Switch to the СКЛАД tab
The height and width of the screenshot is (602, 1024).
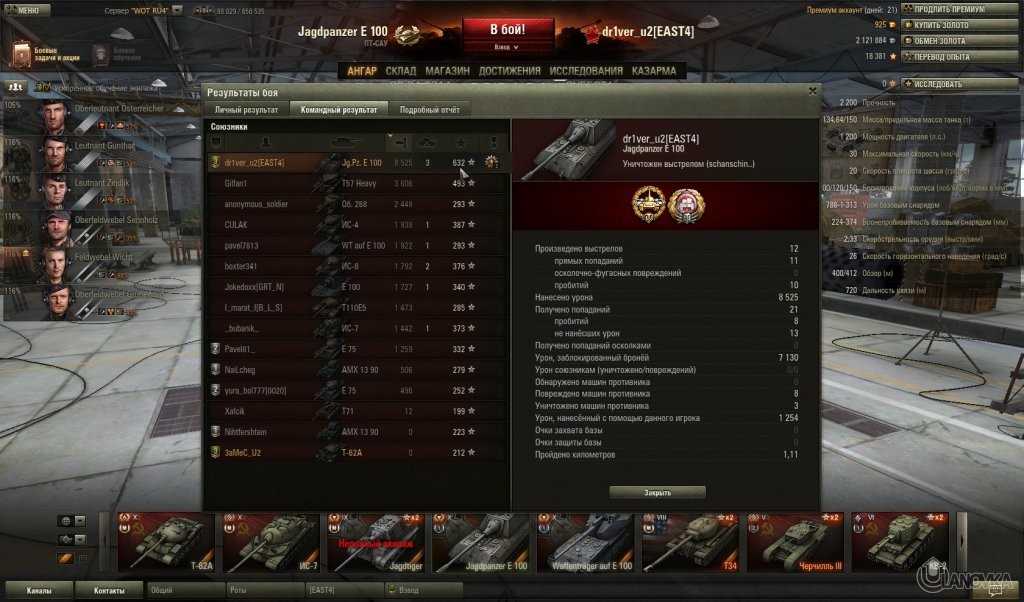(x=400, y=71)
